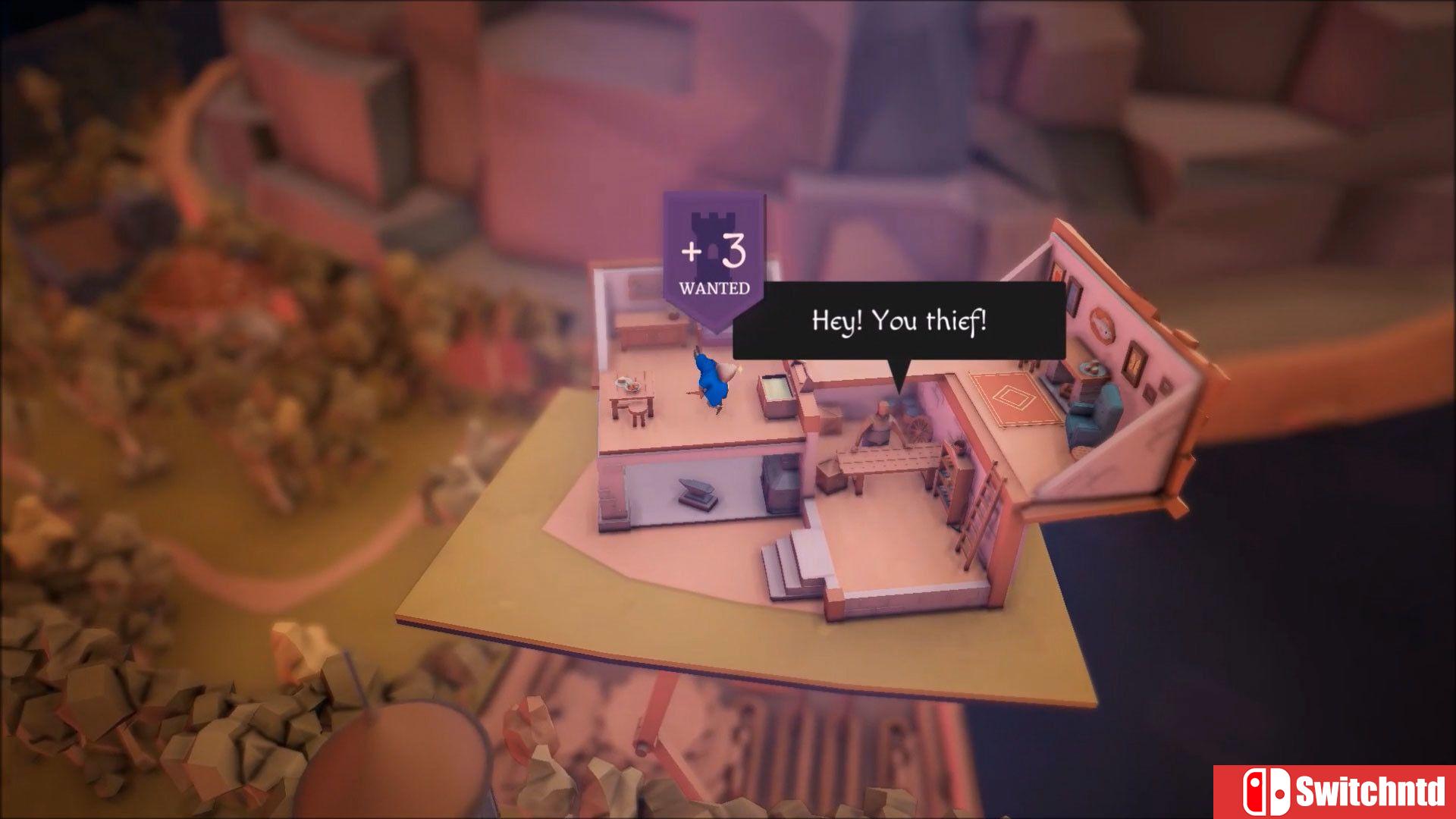Click the Switchntd channel logo watermark
This screenshot has height=819, width=1456.
pos(1335,792)
